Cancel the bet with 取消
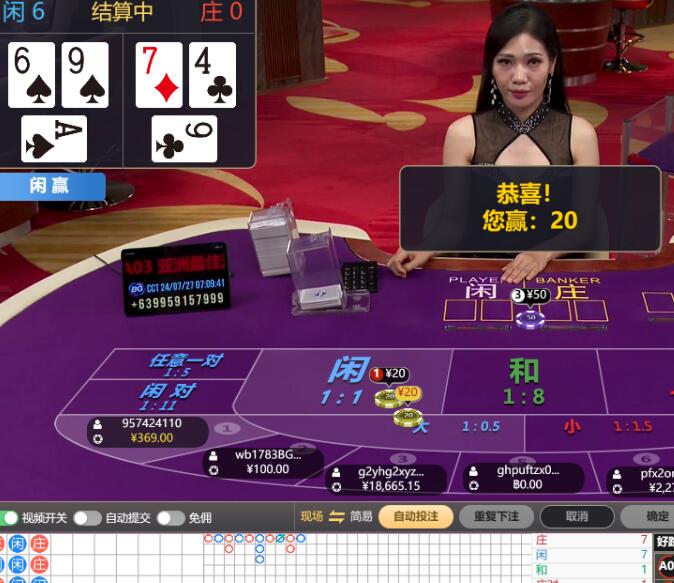Screen dimensions: 674x583 [x=577, y=517]
